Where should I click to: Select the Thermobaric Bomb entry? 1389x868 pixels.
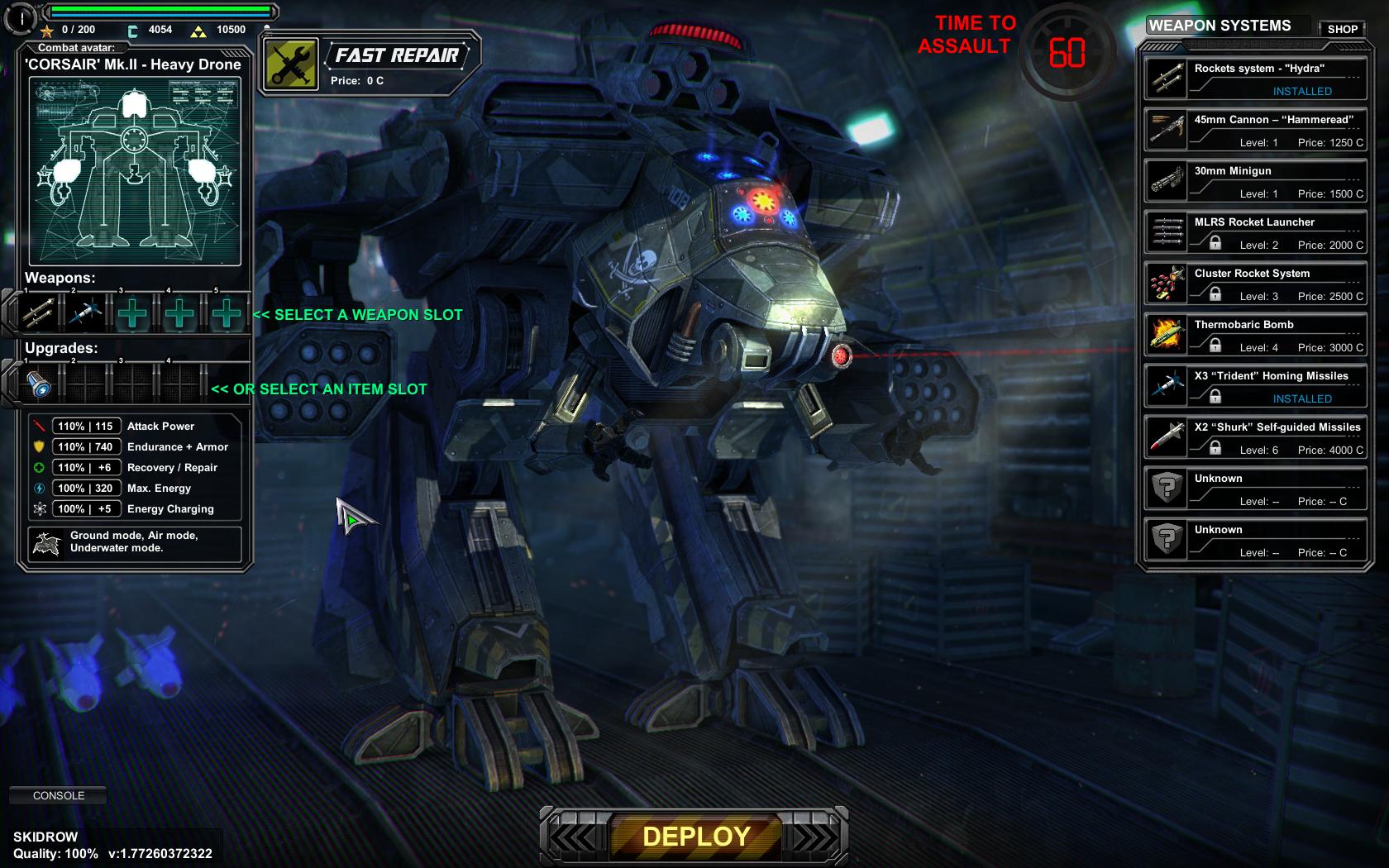coord(1255,335)
